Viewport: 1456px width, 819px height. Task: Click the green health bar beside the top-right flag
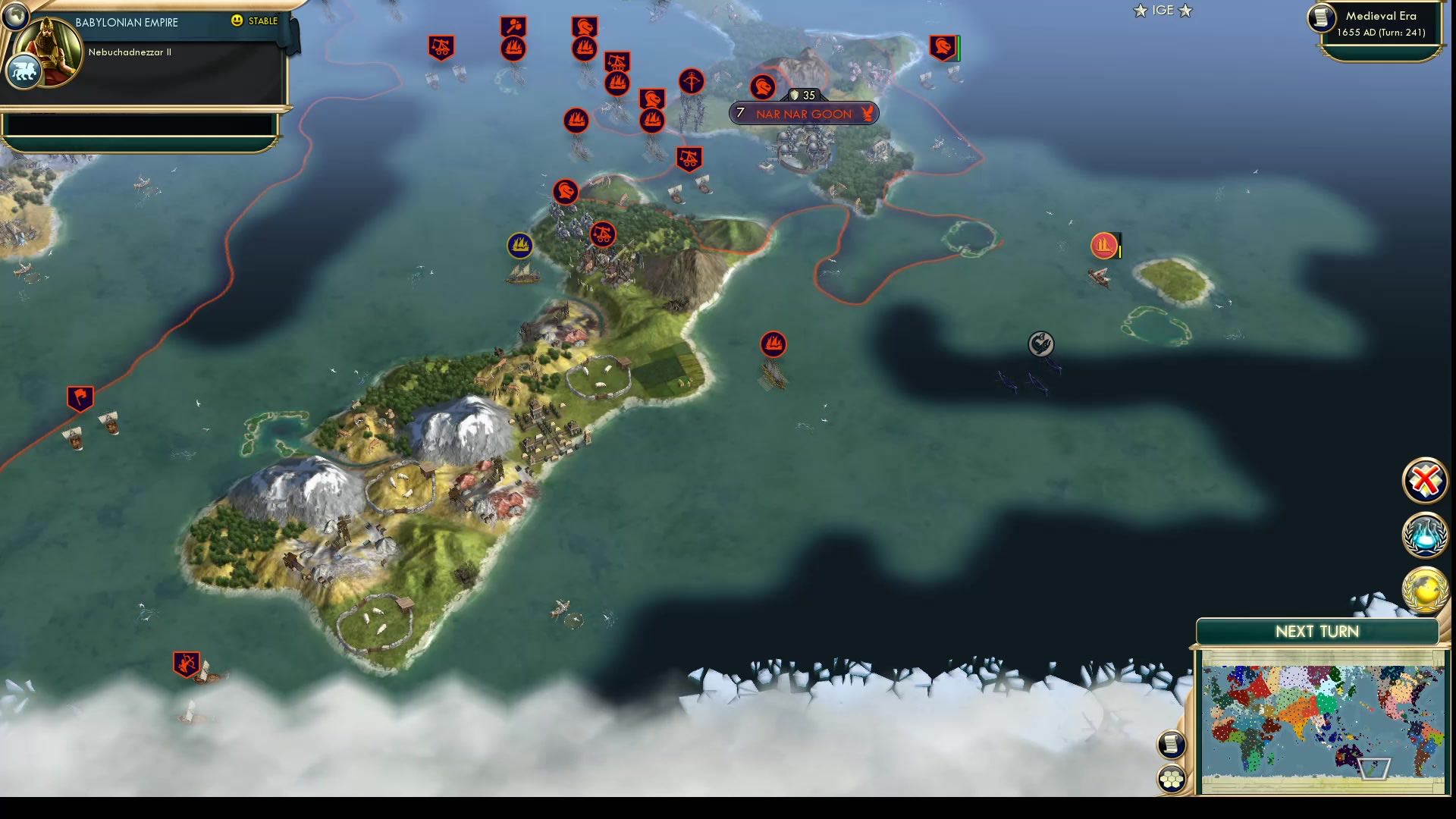tap(960, 47)
